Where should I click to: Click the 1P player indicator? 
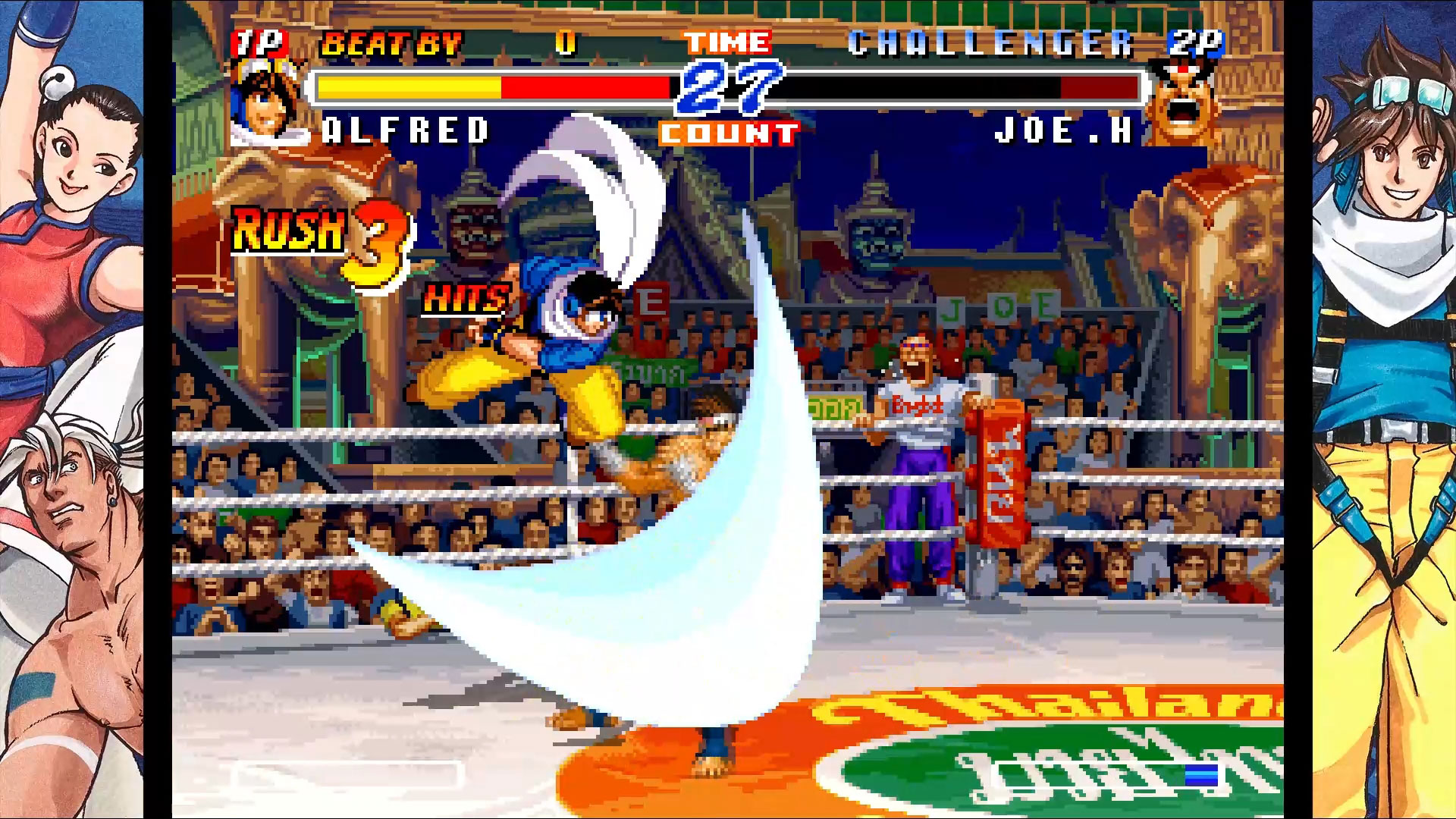pyautogui.click(x=259, y=44)
